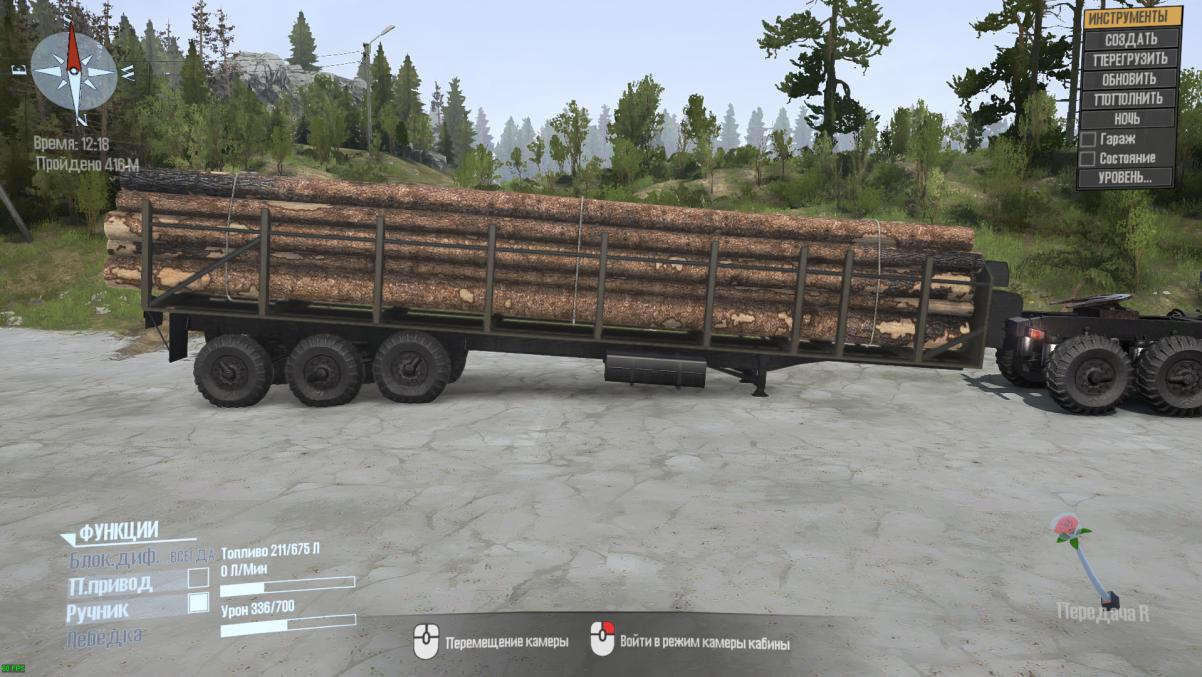Choose Перегрузить in the tools menu

tap(1130, 59)
